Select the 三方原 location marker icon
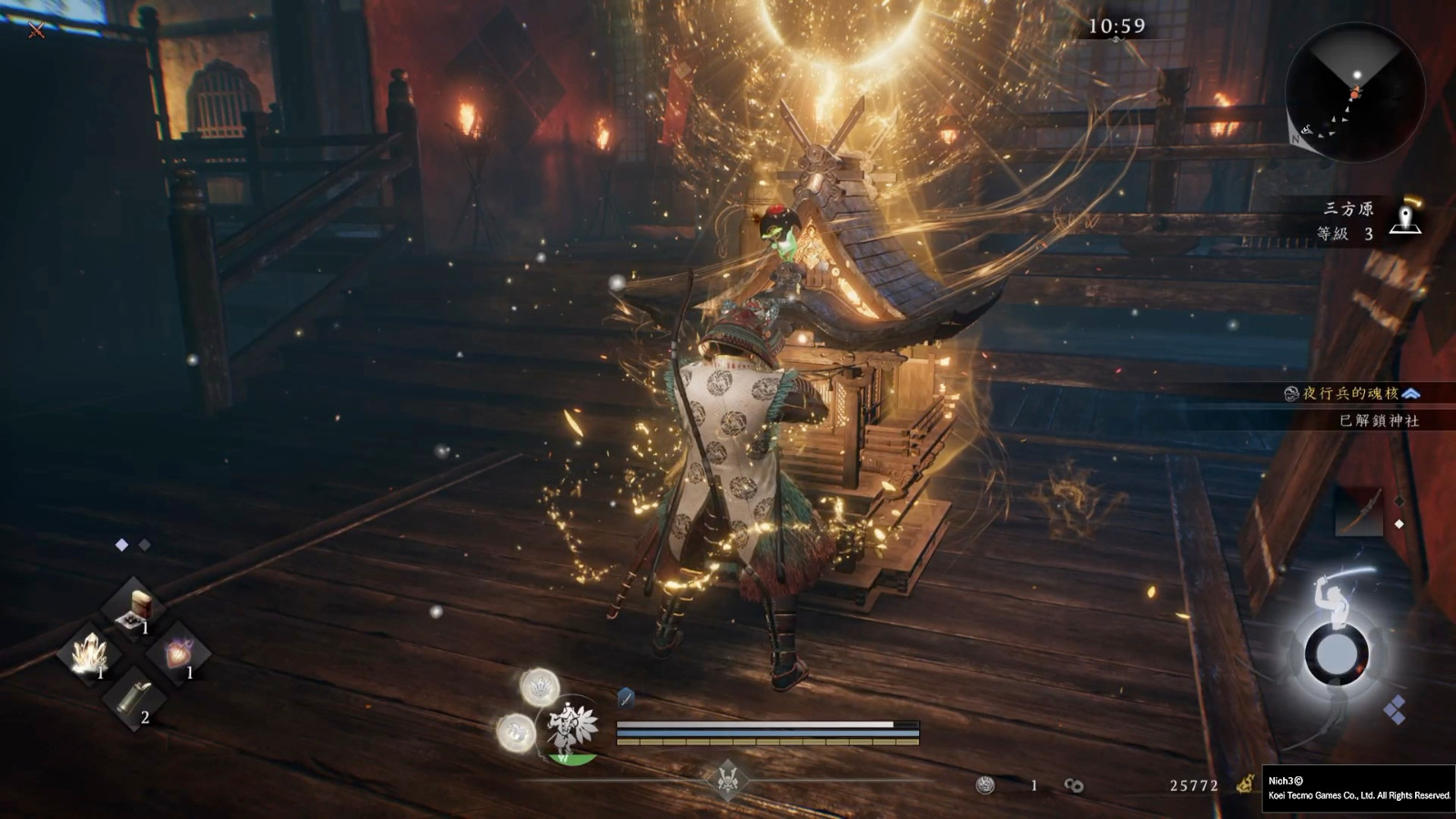The width and height of the screenshot is (1456, 819). pos(1406,221)
